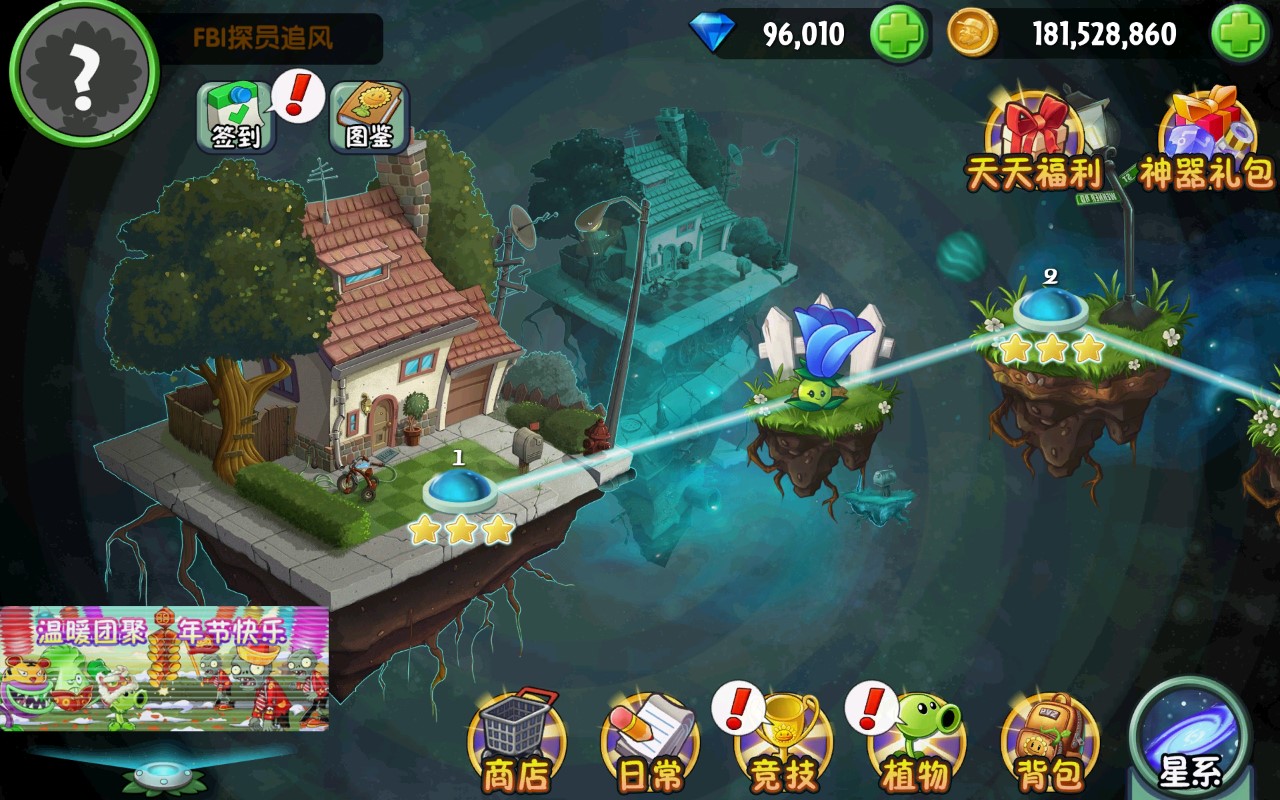Select level 2 node on the map
Screen dimensions: 1280x800
click(x=1050, y=308)
